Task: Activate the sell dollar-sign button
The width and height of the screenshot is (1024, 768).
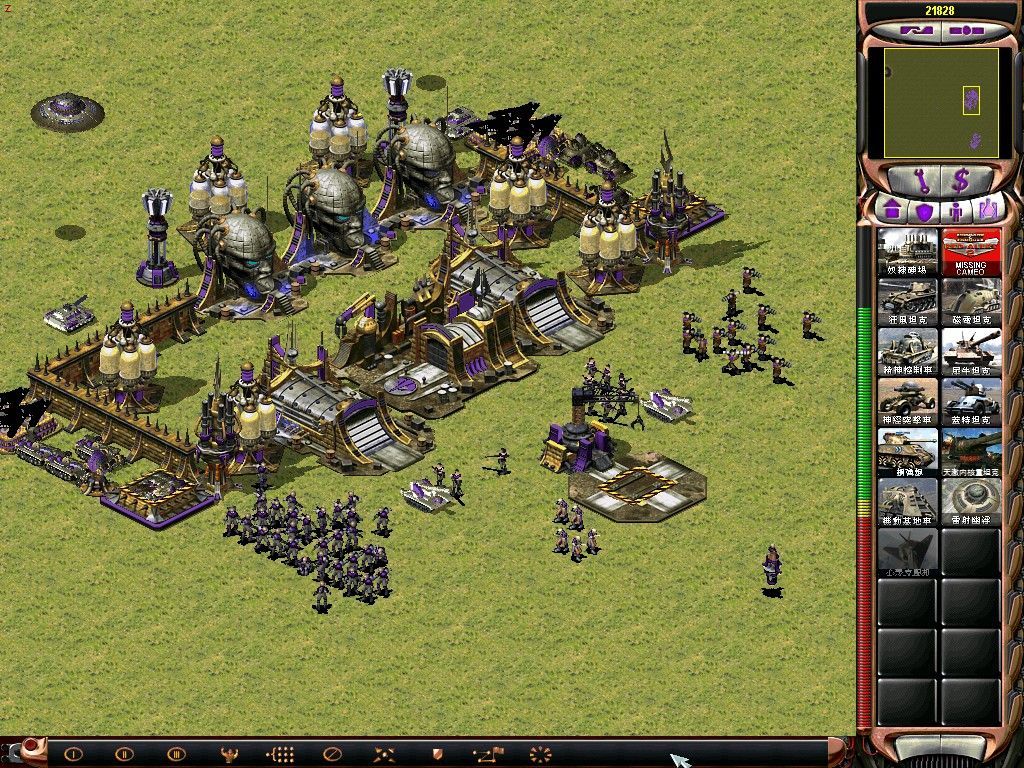Action: (x=962, y=181)
